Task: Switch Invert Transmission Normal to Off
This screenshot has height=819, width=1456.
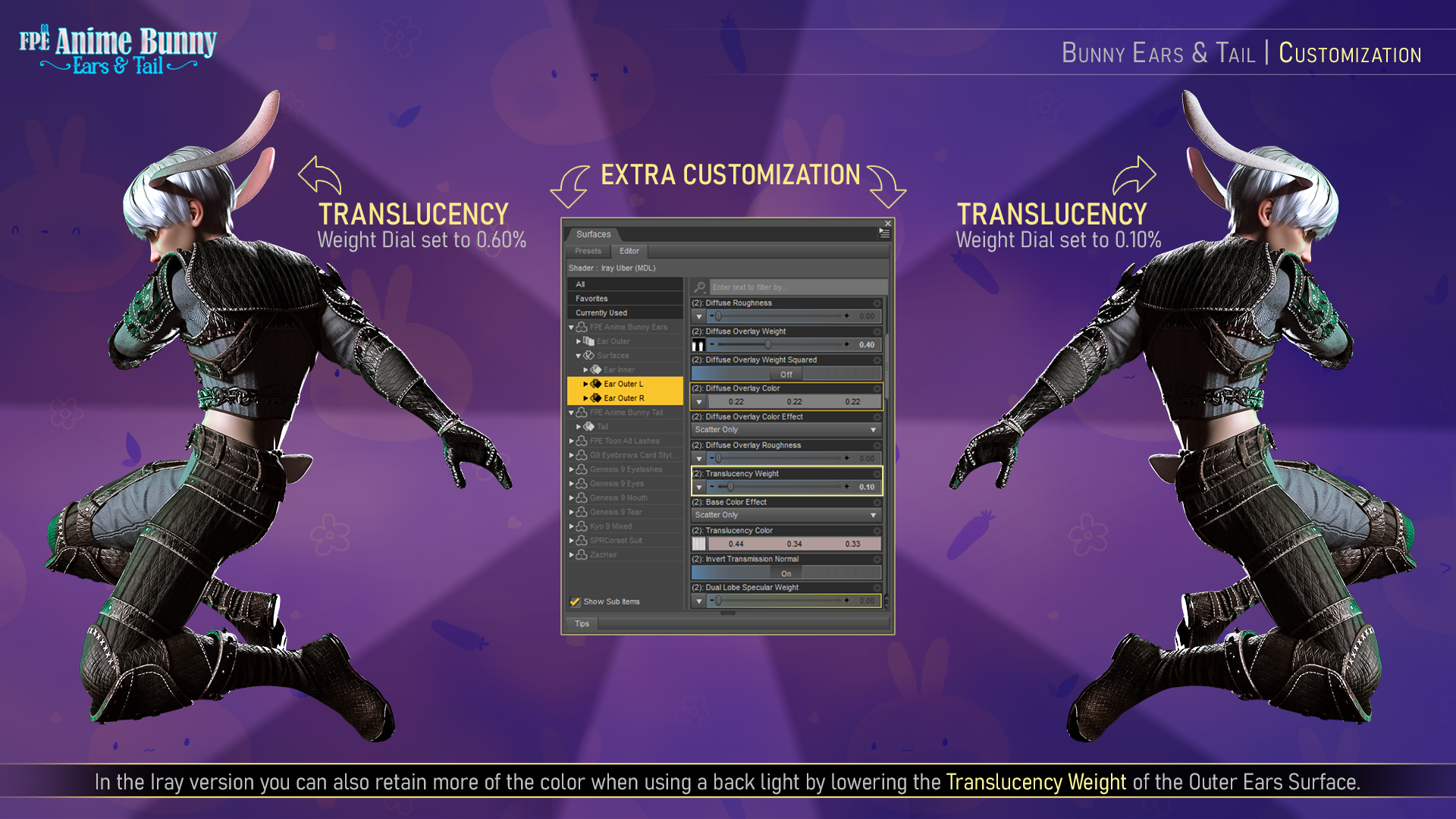Action: coord(786,573)
